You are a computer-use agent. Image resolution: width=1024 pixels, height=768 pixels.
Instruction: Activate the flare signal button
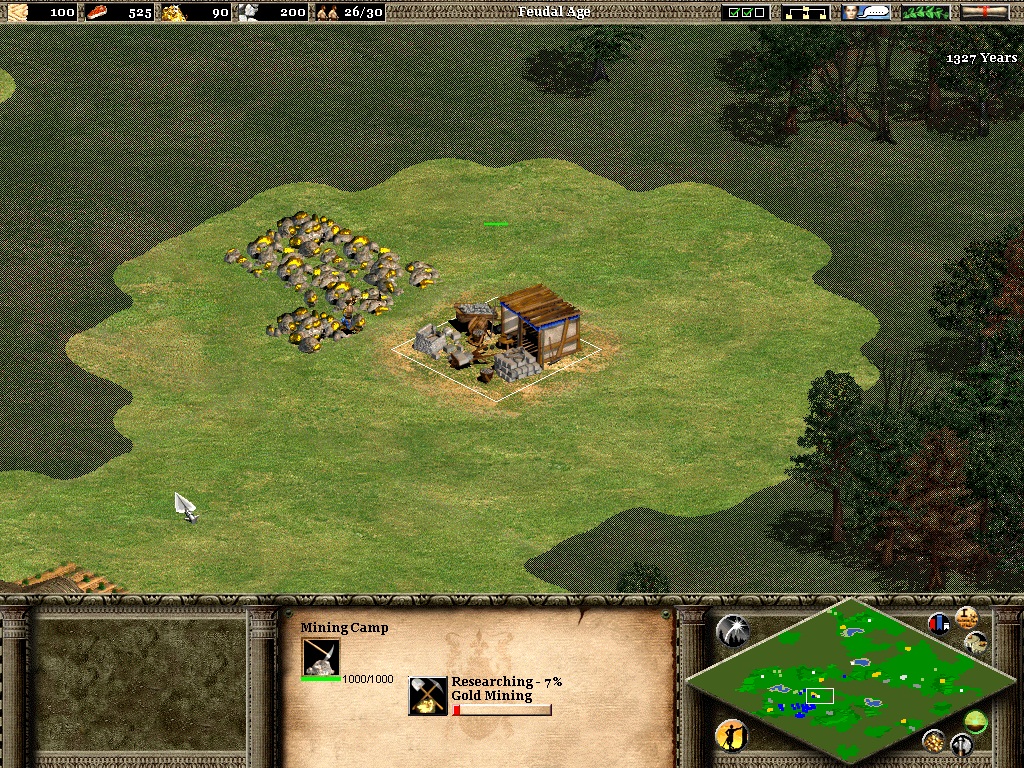pyautogui.click(x=732, y=630)
